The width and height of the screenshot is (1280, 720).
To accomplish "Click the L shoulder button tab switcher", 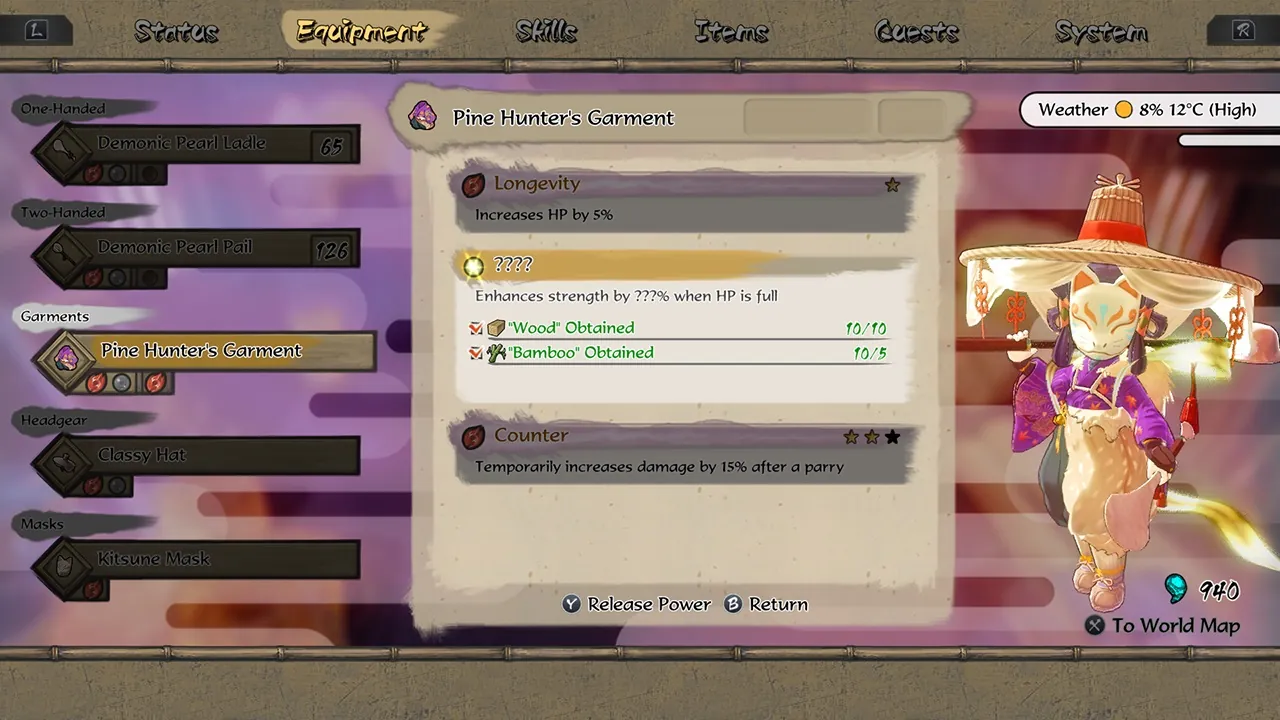I will (x=37, y=30).
